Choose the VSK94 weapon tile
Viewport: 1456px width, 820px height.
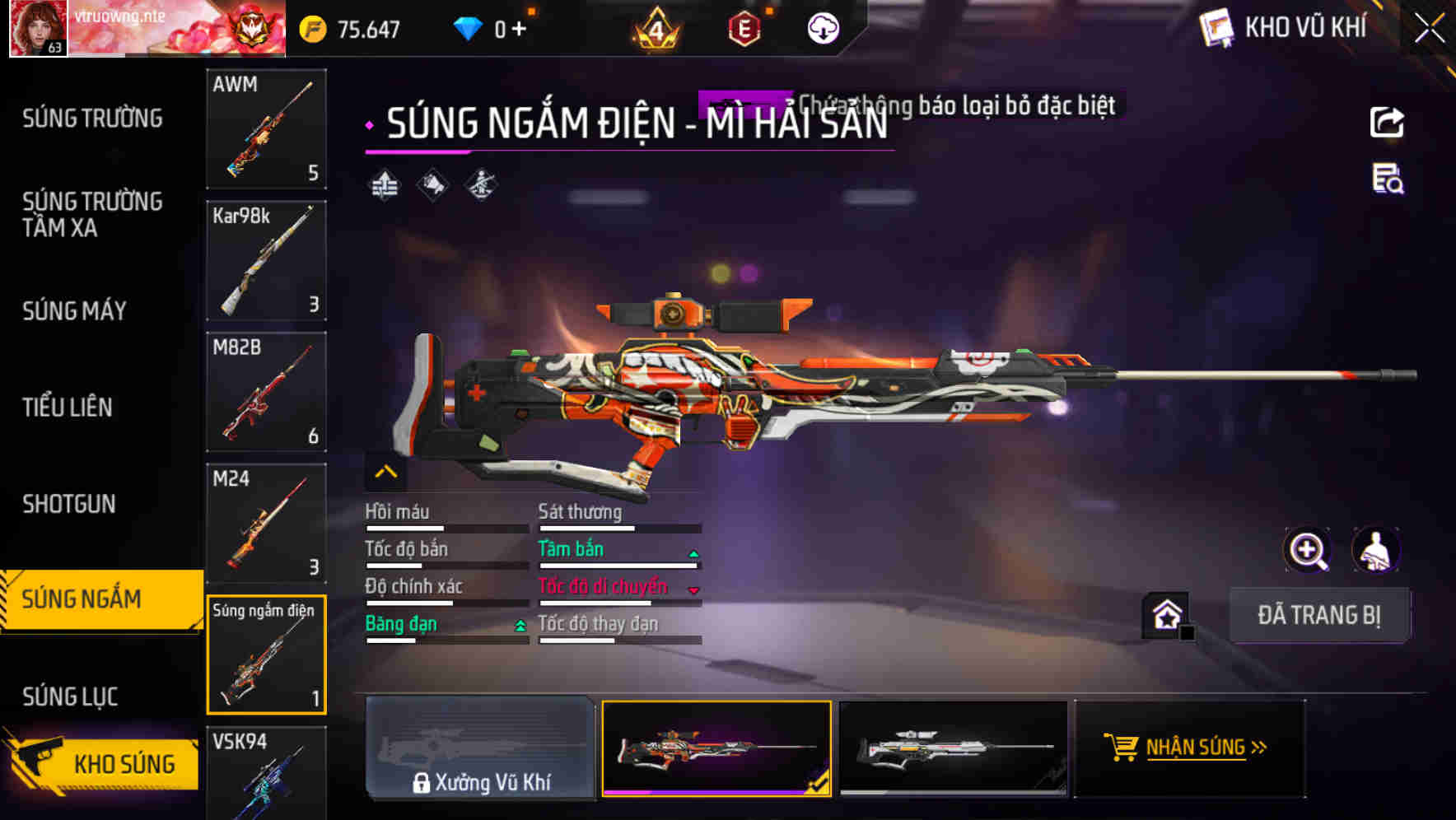pyautogui.click(x=266, y=772)
